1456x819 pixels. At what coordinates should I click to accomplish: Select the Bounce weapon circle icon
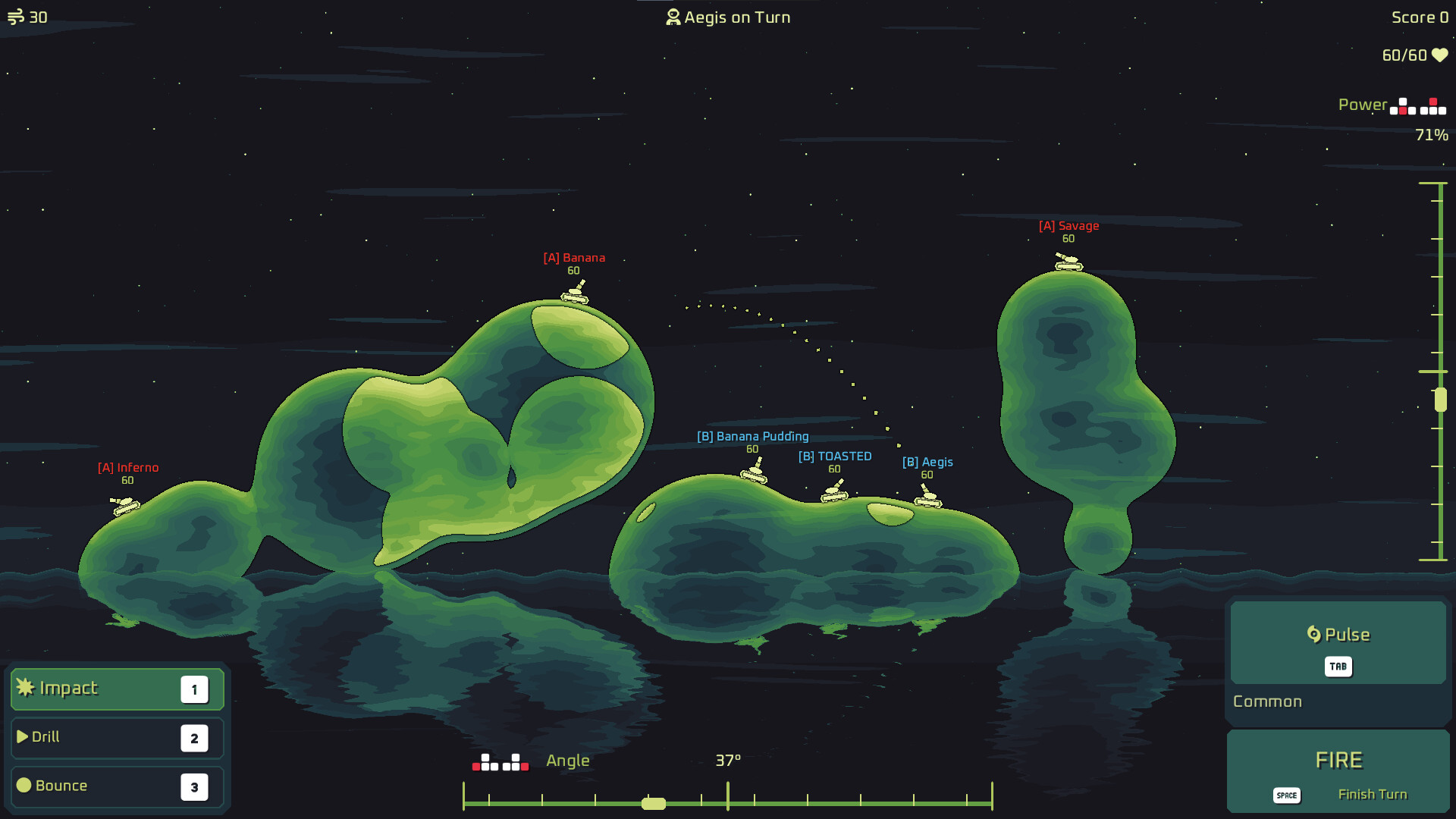click(x=24, y=786)
